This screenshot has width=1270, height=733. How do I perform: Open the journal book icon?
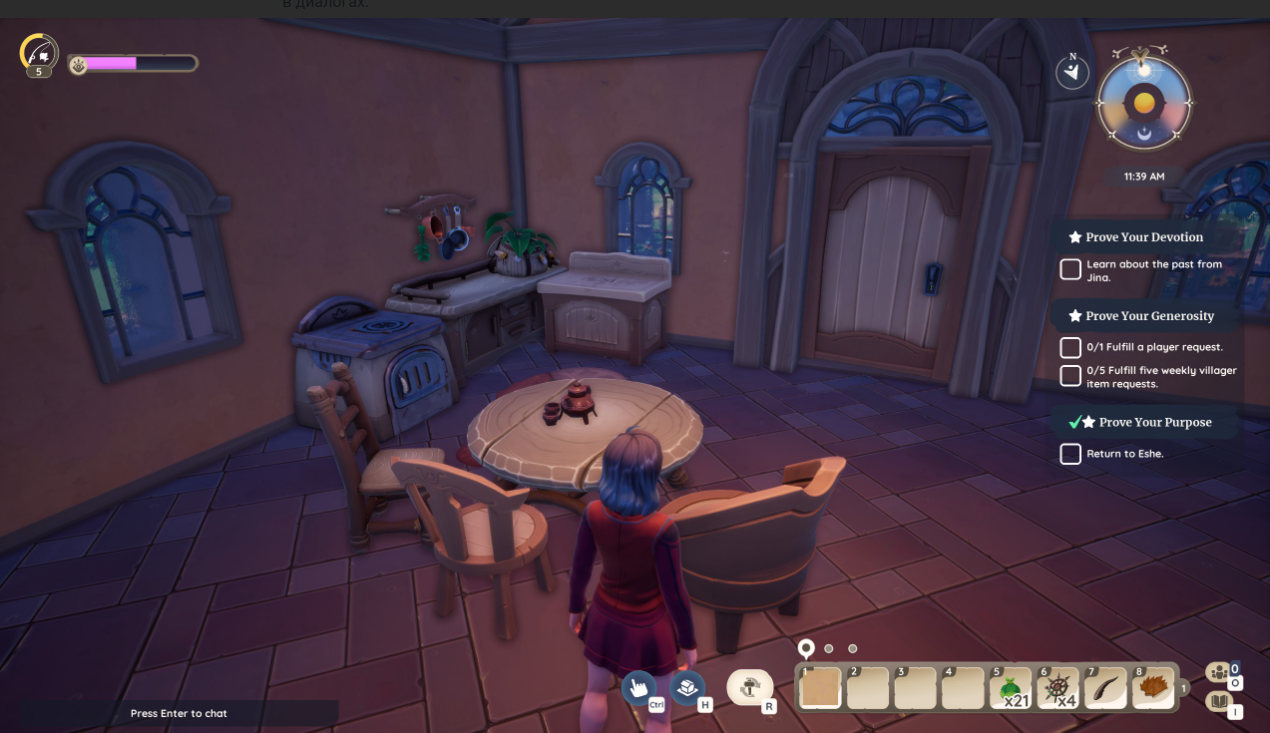pyautogui.click(x=1219, y=702)
